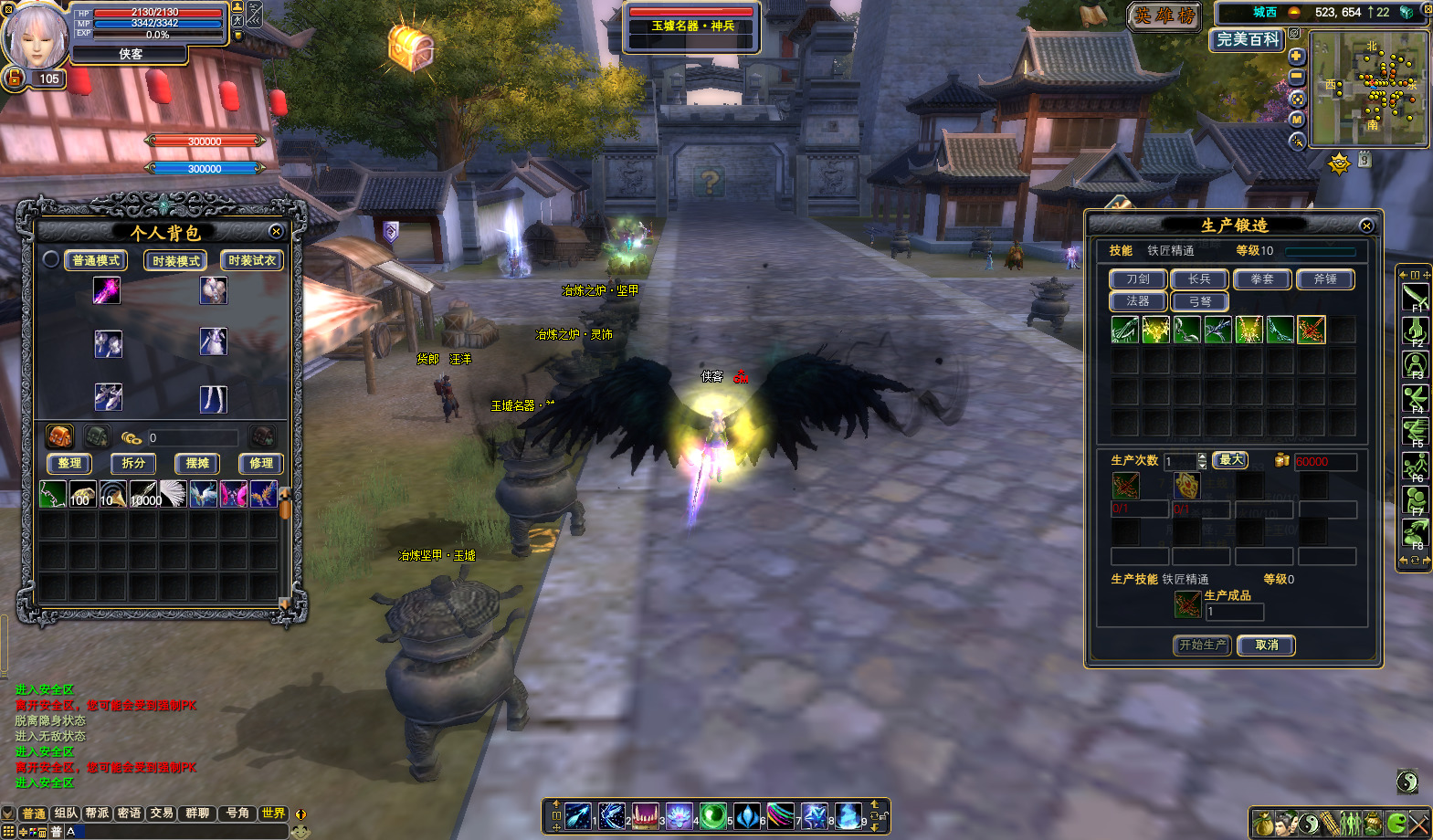Open the 摆摊 vendor stall button
The width and height of the screenshot is (1433, 840).
pyautogui.click(x=197, y=464)
